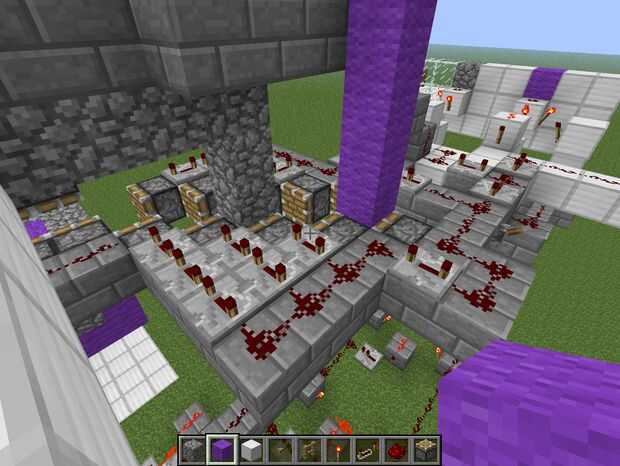This screenshot has width=620, height=466.
Task: Choose the white block in the hotbar
Action: (x=251, y=450)
